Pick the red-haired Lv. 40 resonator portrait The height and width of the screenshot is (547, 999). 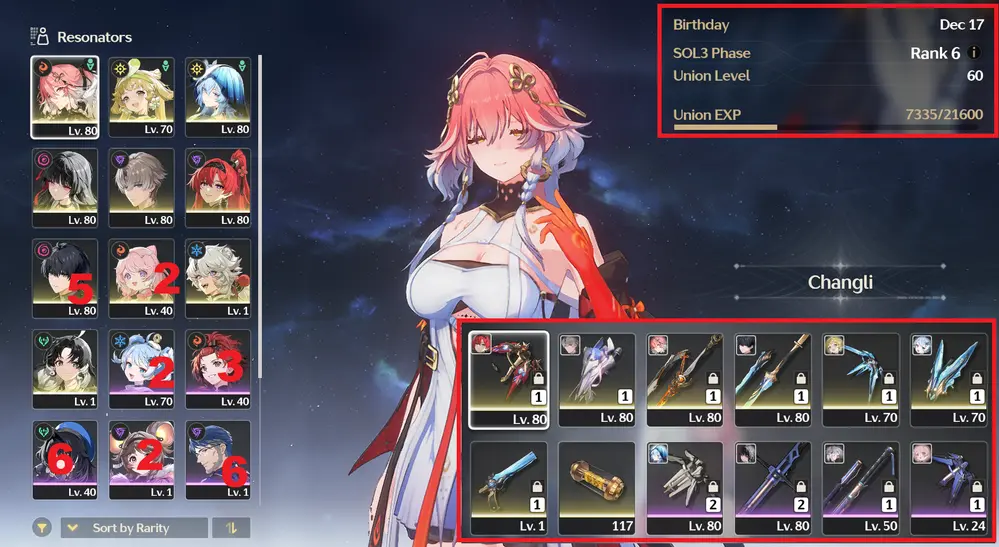click(x=218, y=369)
